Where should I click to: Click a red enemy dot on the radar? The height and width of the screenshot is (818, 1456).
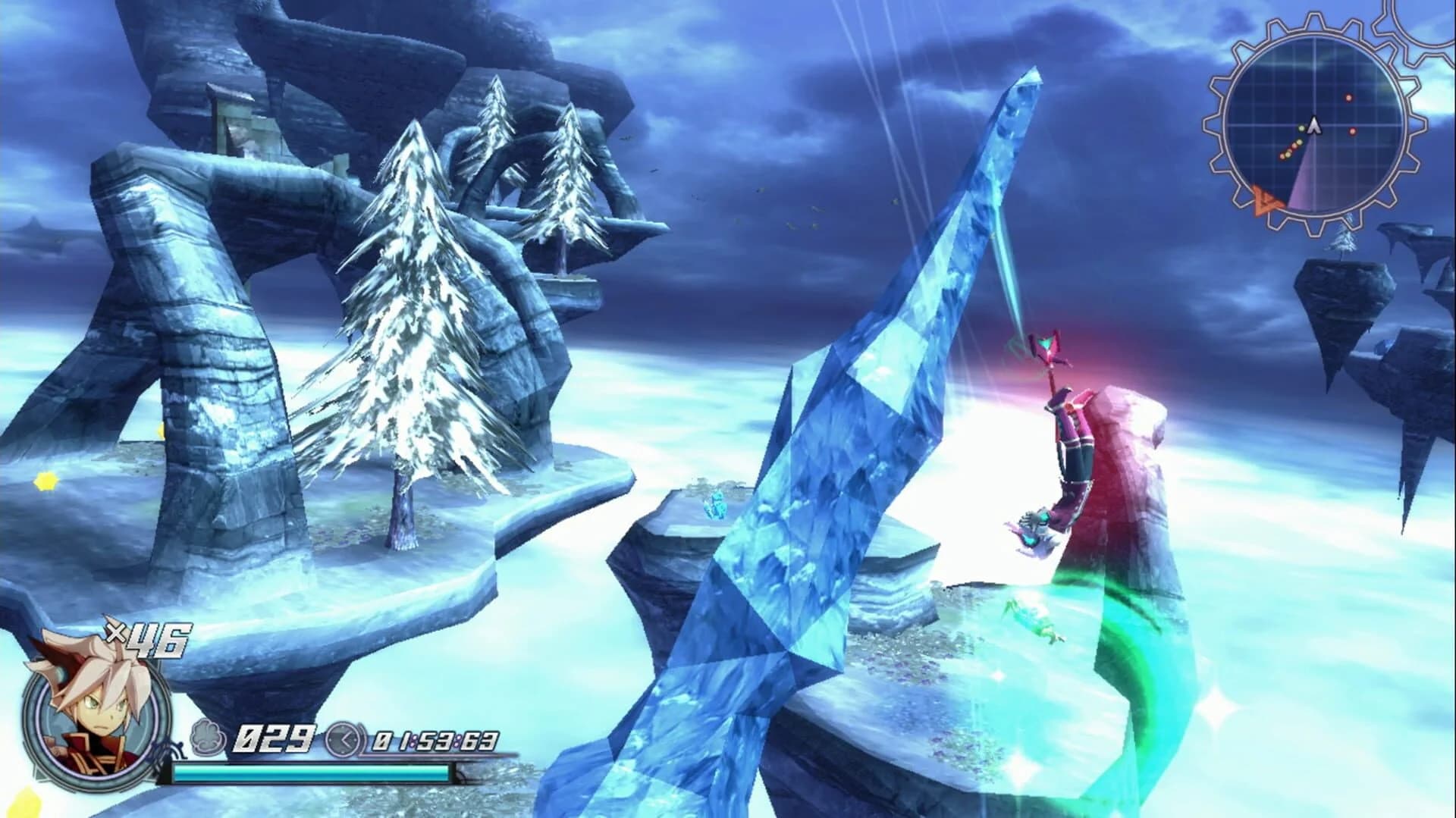[x=1349, y=97]
